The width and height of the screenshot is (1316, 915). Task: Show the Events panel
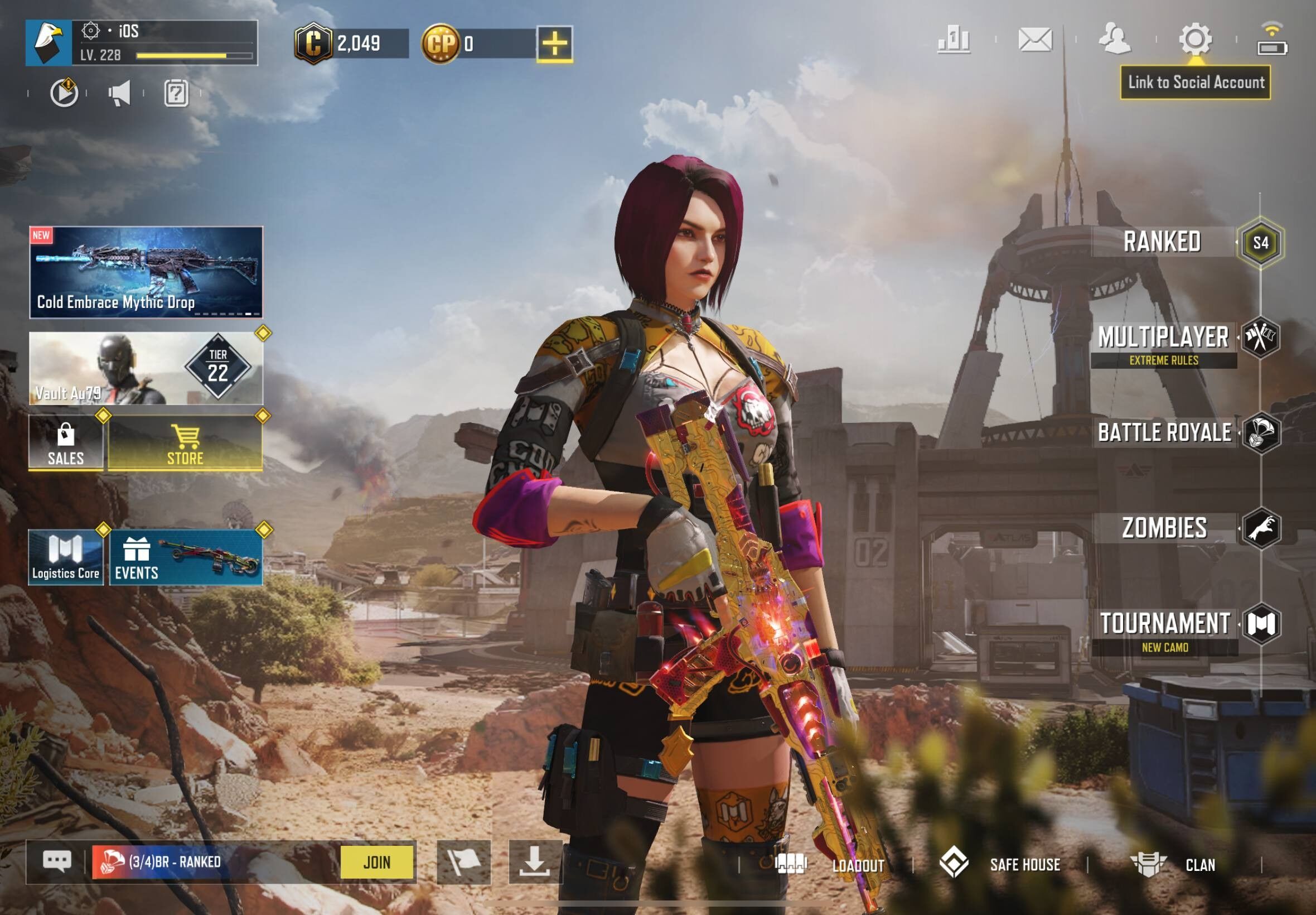186,557
